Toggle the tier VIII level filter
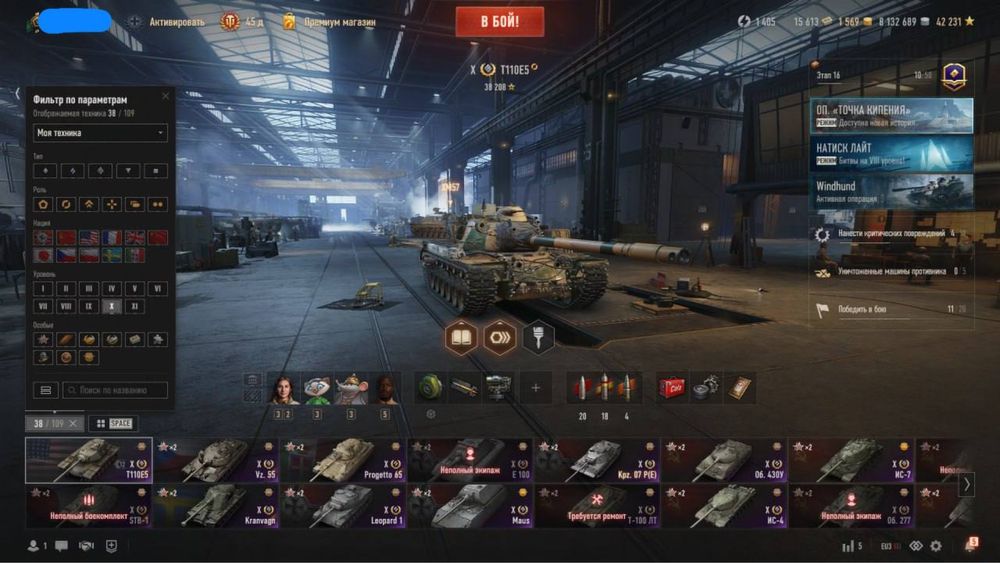The height and width of the screenshot is (563, 1000). (x=66, y=307)
